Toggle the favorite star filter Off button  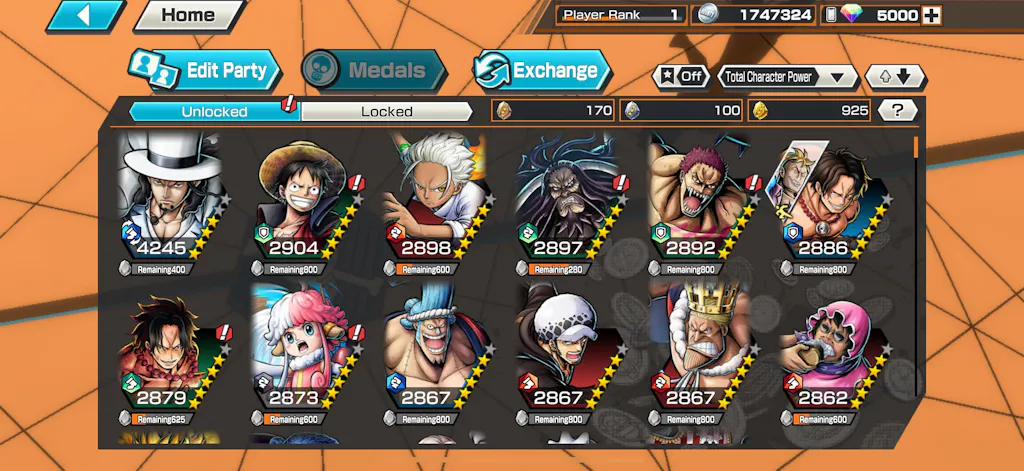680,76
